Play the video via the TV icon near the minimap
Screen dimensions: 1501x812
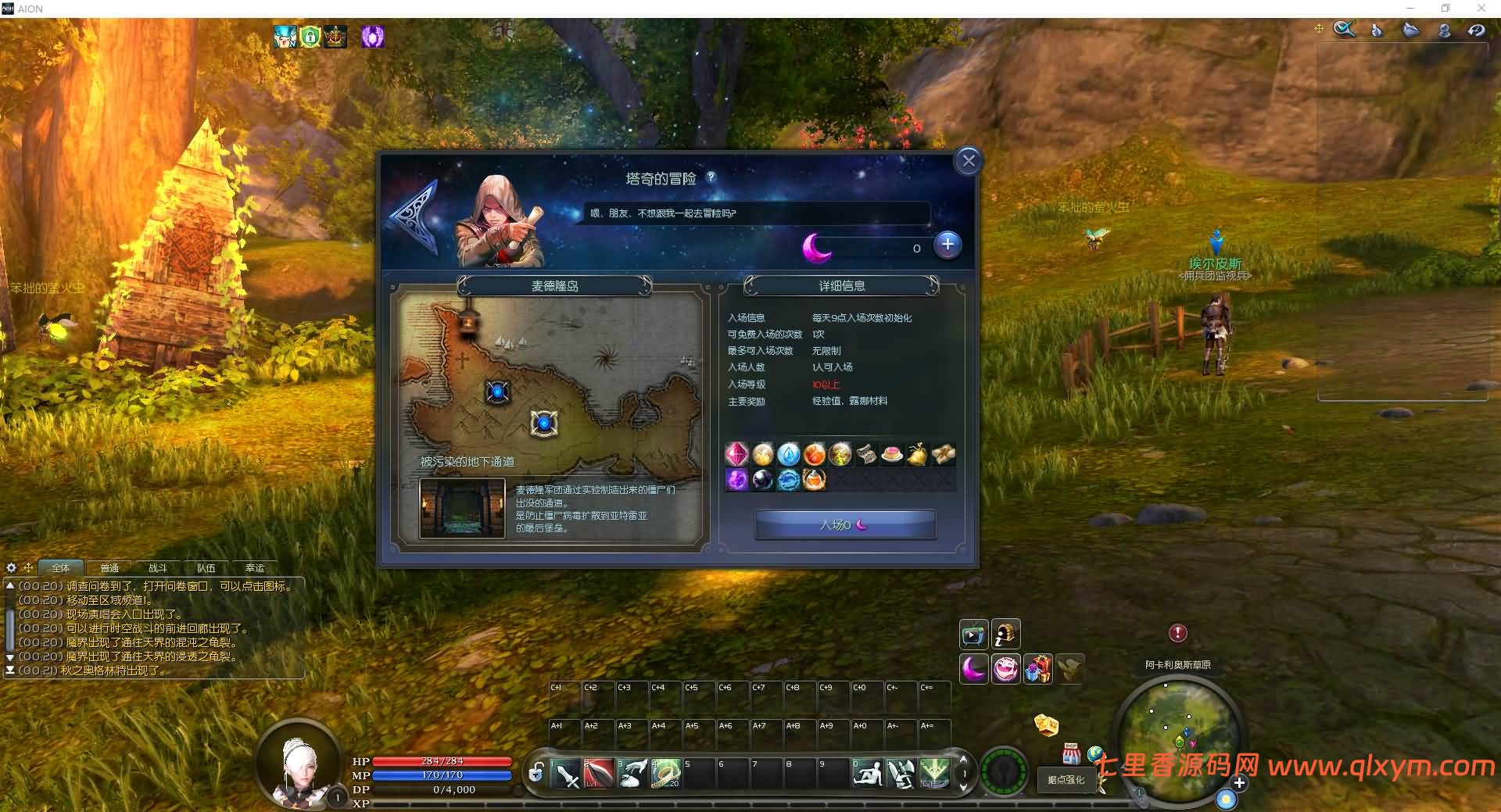coord(974,634)
